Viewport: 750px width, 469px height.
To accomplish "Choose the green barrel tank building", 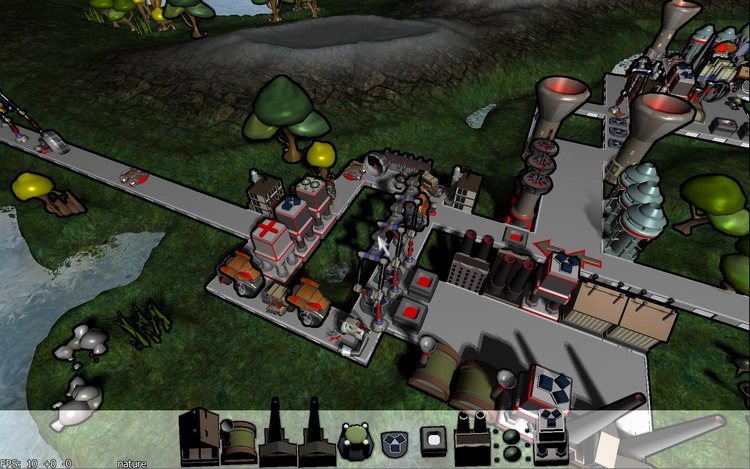I will click(239, 441).
